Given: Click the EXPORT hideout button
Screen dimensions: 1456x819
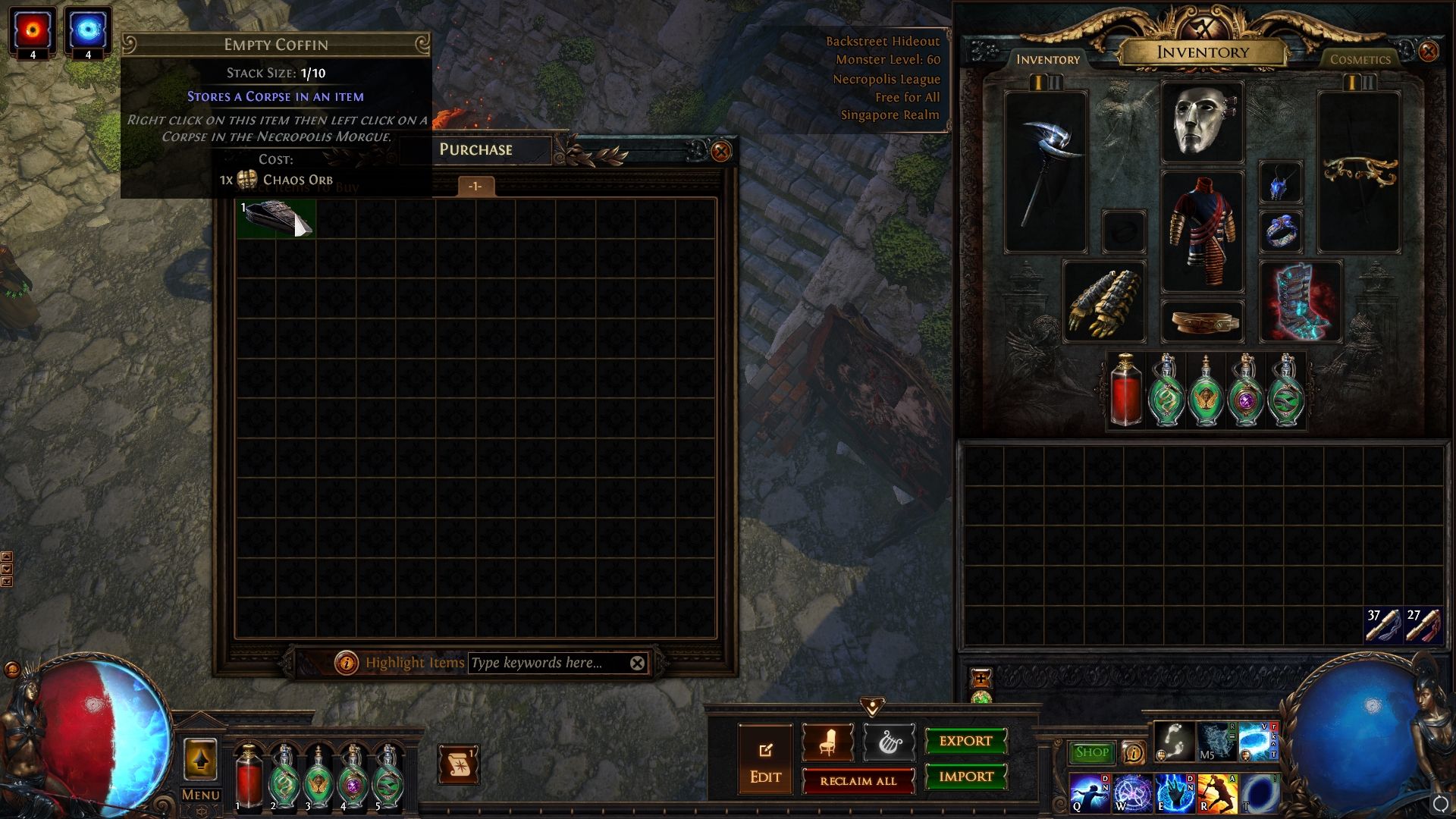Looking at the screenshot, I should pyautogui.click(x=965, y=741).
